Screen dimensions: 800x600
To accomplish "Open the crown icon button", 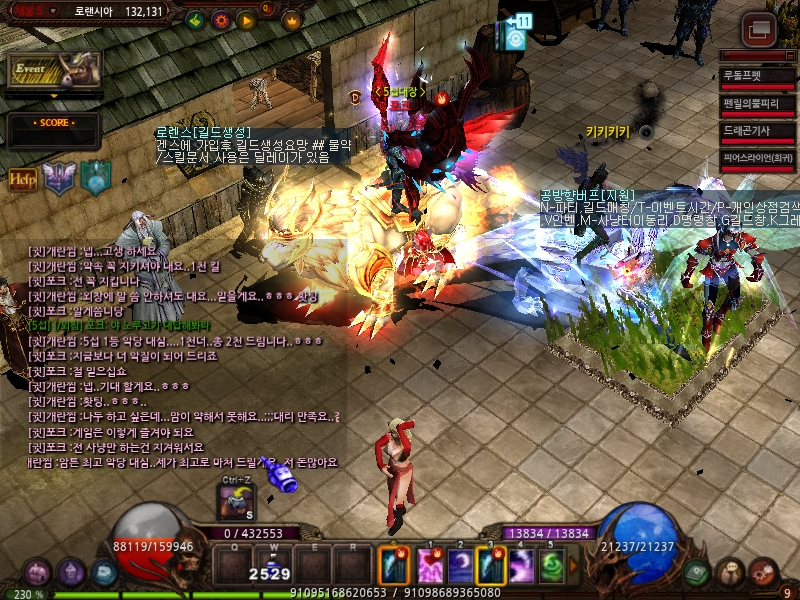I will pyautogui.click(x=292, y=20).
